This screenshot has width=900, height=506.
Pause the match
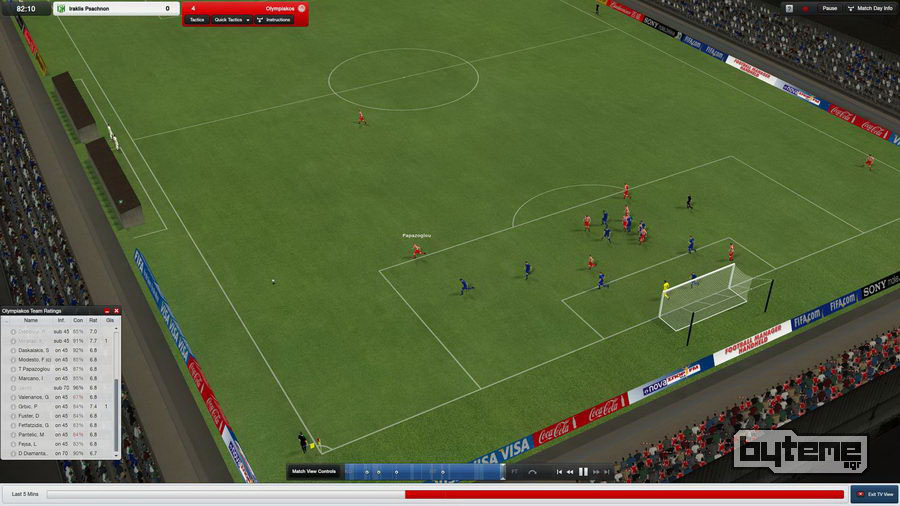point(825,8)
